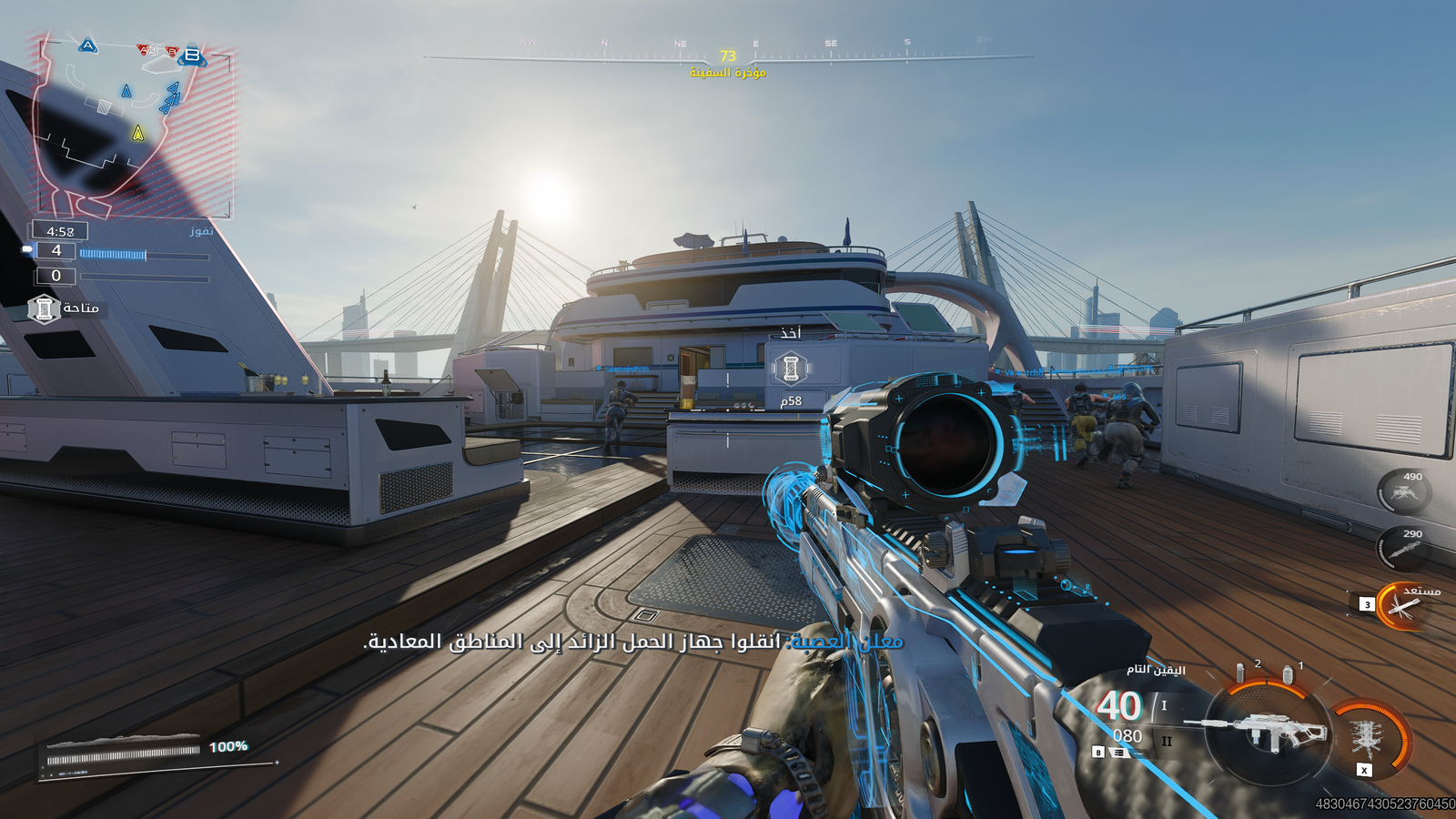Viewport: 1456px width, 819px height.
Task: Select the blue A objective marker on minimap
Action: tap(88, 45)
